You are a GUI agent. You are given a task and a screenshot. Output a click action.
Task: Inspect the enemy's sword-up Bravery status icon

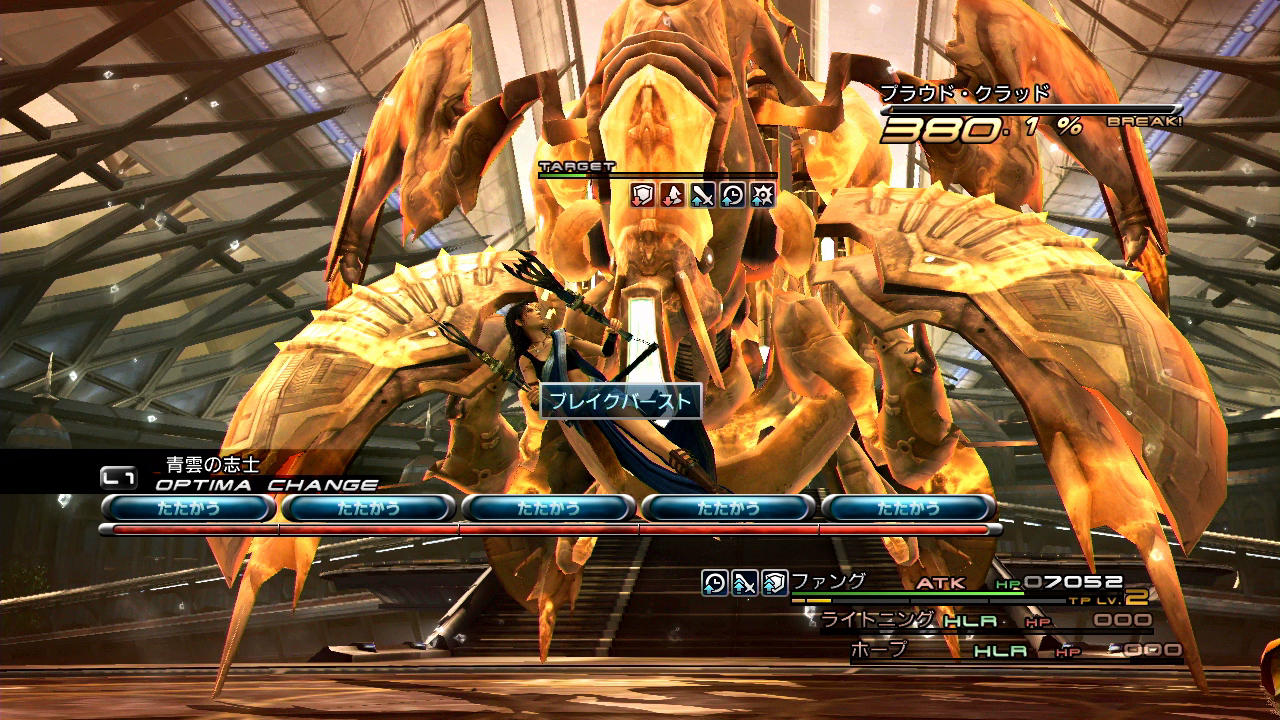(x=702, y=194)
